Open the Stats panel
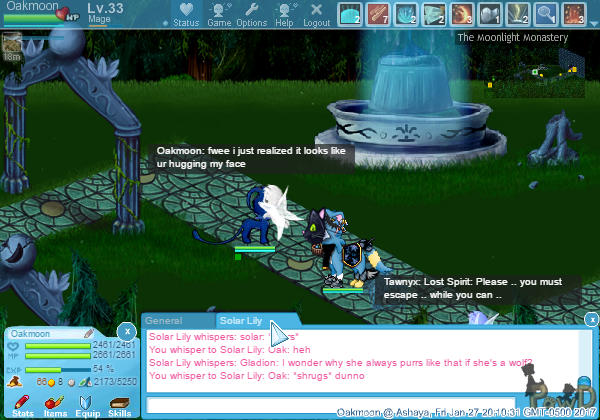Viewport: 600px width, 420px height. 23,403
